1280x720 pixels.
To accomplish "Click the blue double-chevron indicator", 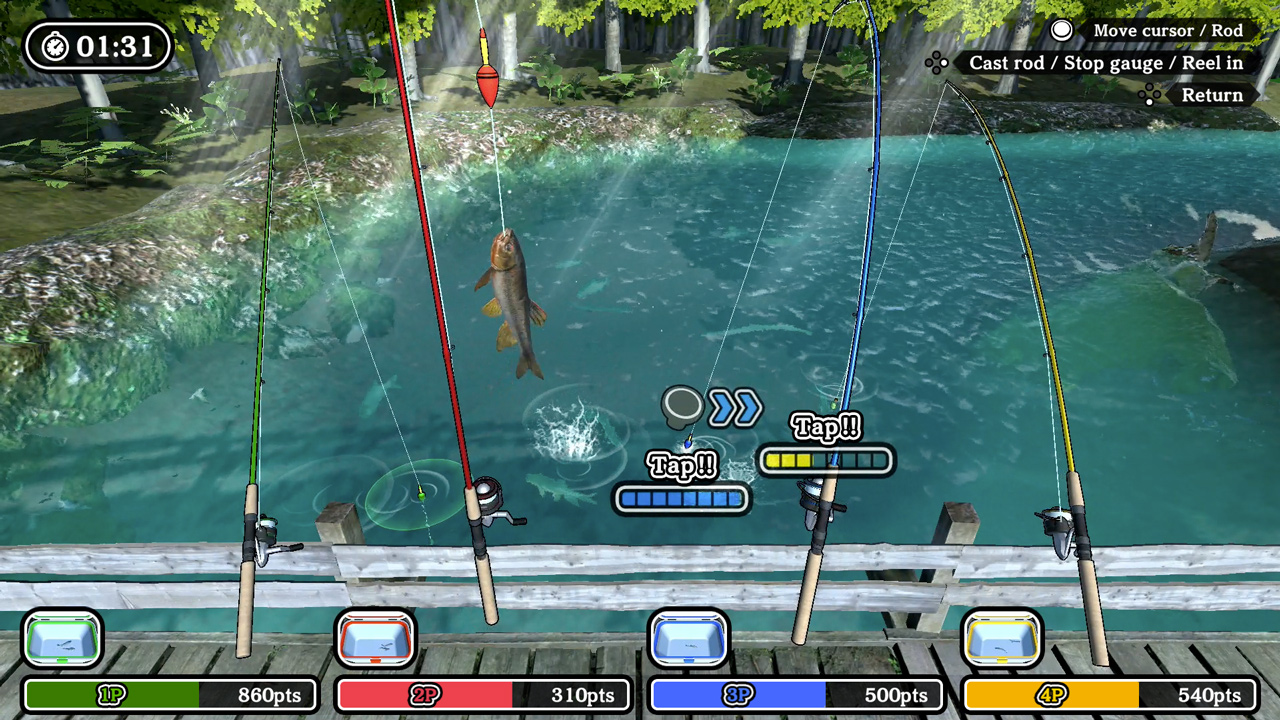I will [x=736, y=407].
